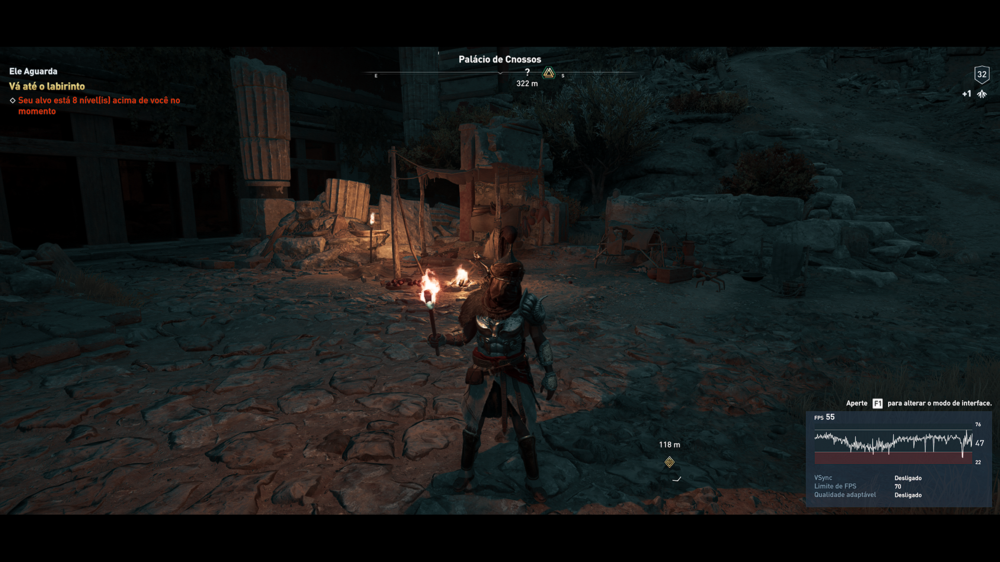Open the level 32 badge
Image resolution: width=1000 pixels, height=562 pixels.
[x=981, y=74]
